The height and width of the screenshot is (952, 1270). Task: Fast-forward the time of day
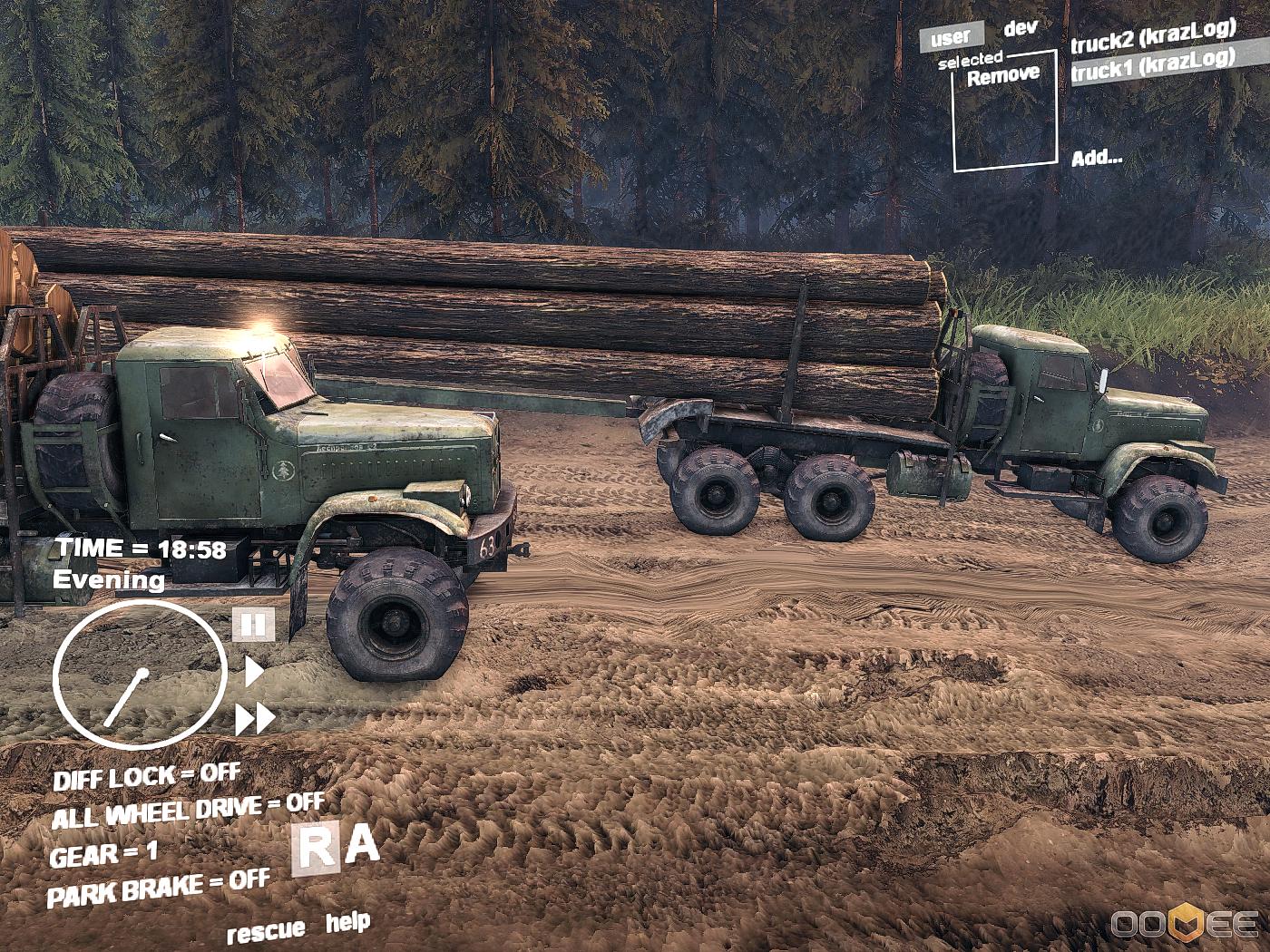pos(255,719)
